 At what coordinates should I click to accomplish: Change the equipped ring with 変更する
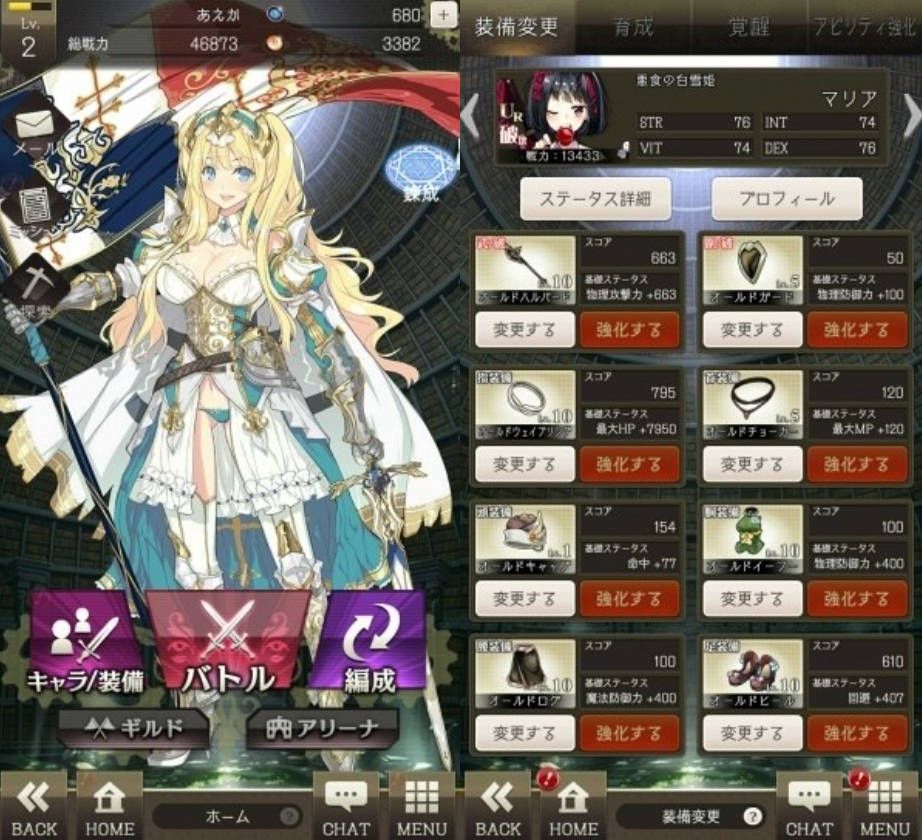525,464
